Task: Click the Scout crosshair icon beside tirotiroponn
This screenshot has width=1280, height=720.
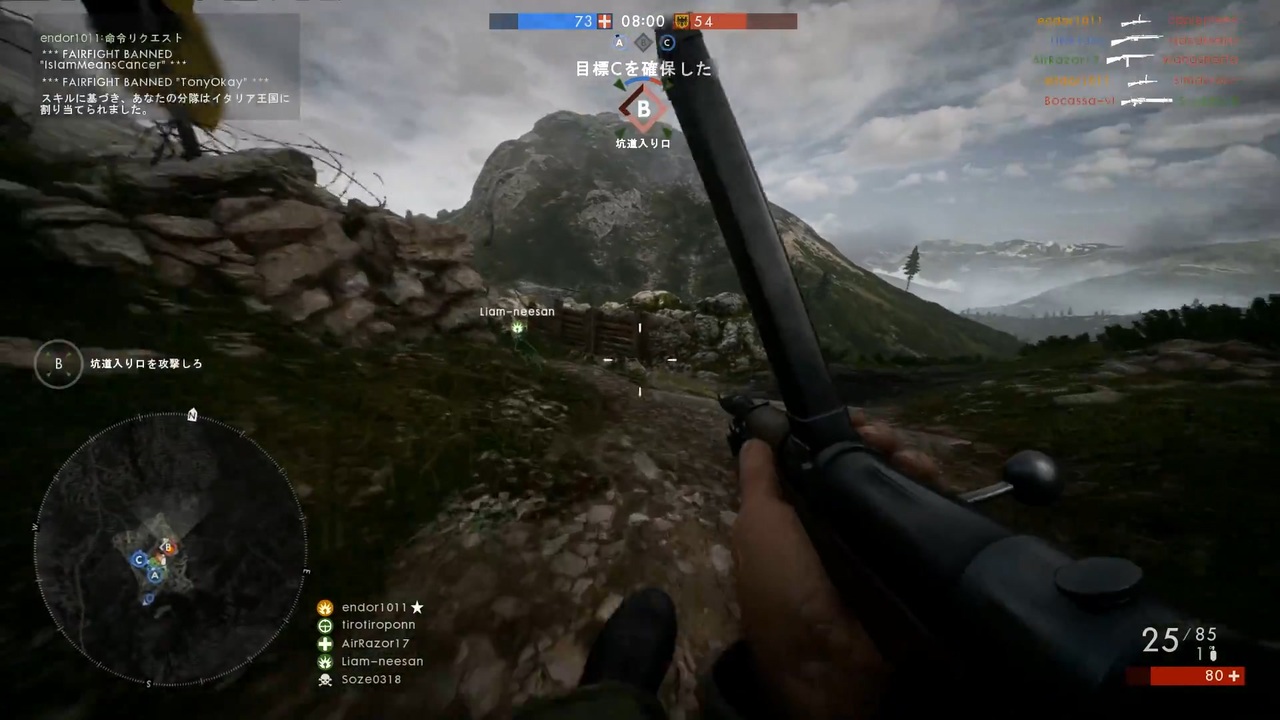Action: coord(325,624)
